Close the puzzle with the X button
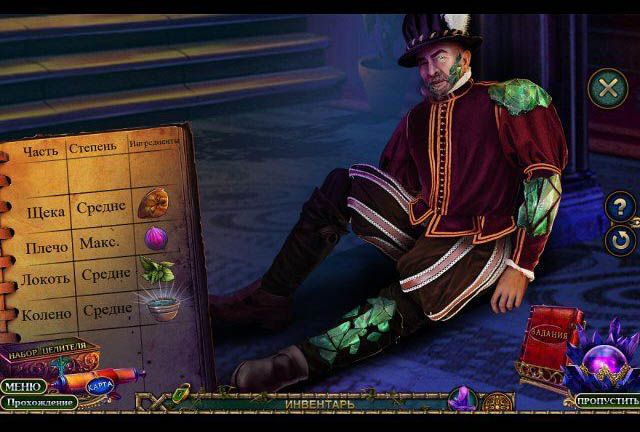 point(605,87)
